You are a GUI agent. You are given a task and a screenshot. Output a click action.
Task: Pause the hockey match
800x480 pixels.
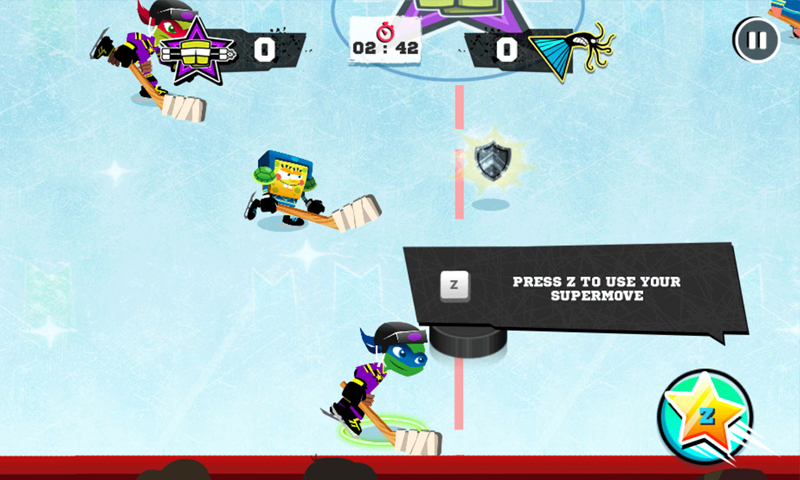pos(756,41)
